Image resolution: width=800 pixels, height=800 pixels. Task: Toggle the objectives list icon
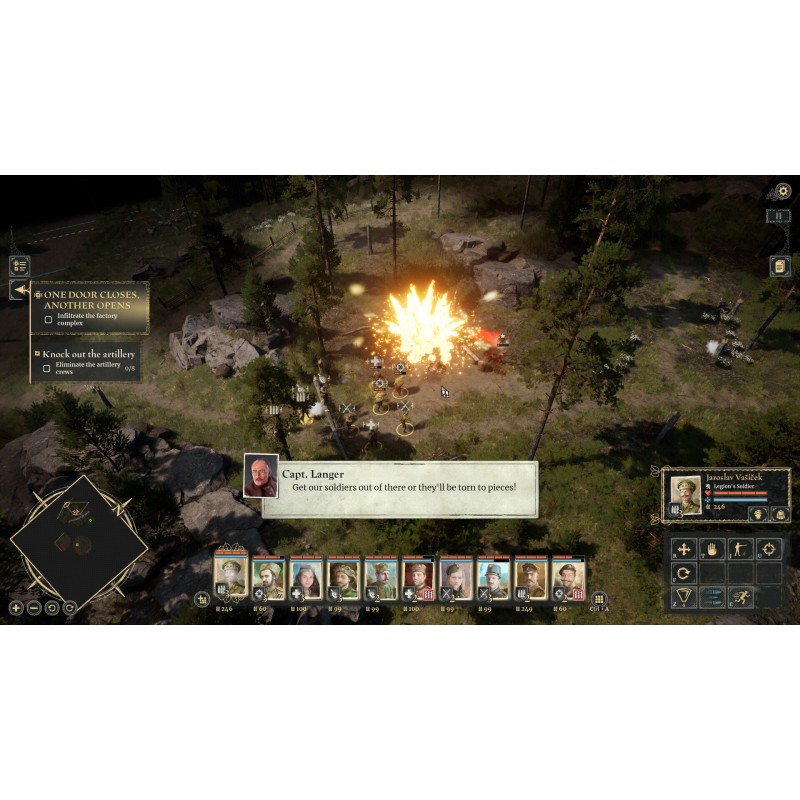(20, 266)
